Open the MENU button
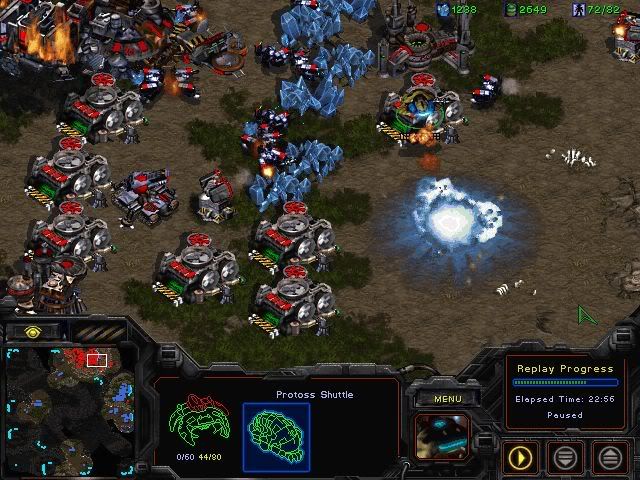640x480 pixels. pyautogui.click(x=447, y=398)
